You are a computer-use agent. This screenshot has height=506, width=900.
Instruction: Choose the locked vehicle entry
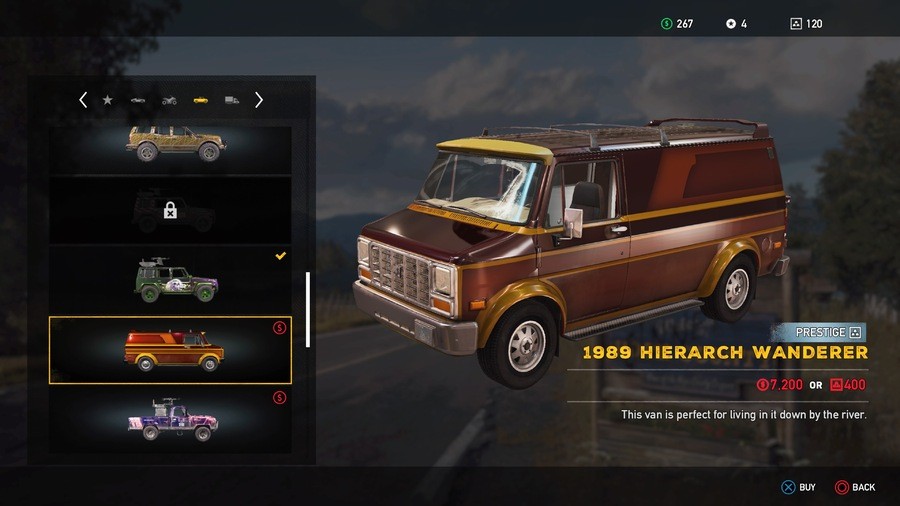coord(171,210)
